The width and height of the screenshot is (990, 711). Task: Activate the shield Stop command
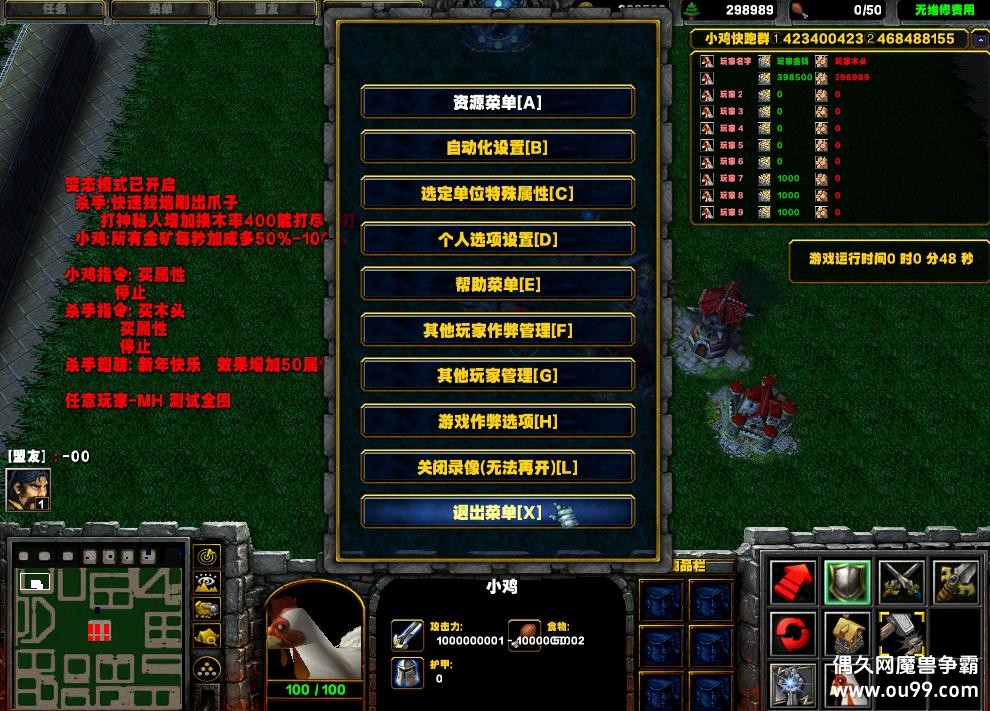(846, 582)
